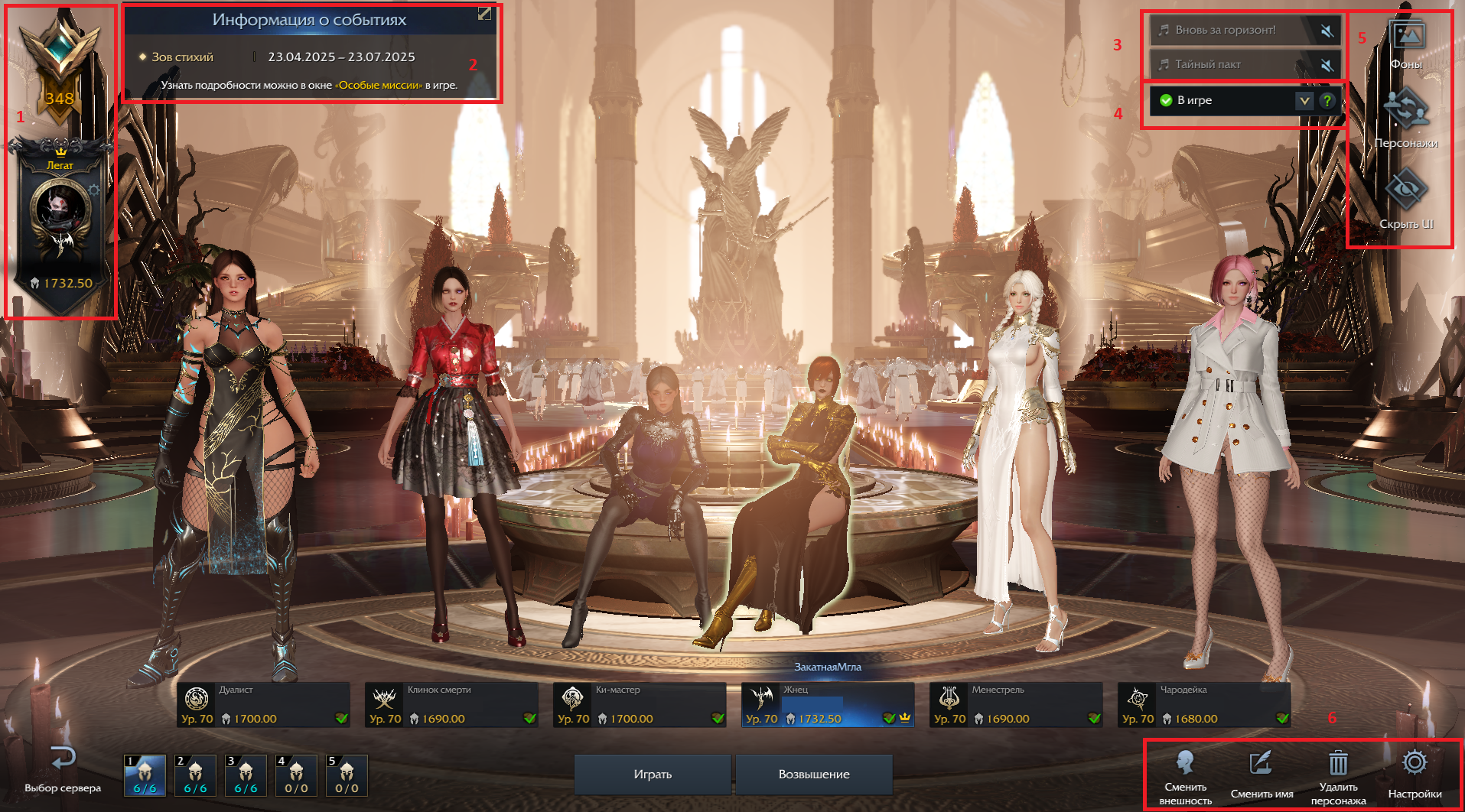
Task: Mute the Вновь за горизонт! track
Action: tap(1327, 31)
